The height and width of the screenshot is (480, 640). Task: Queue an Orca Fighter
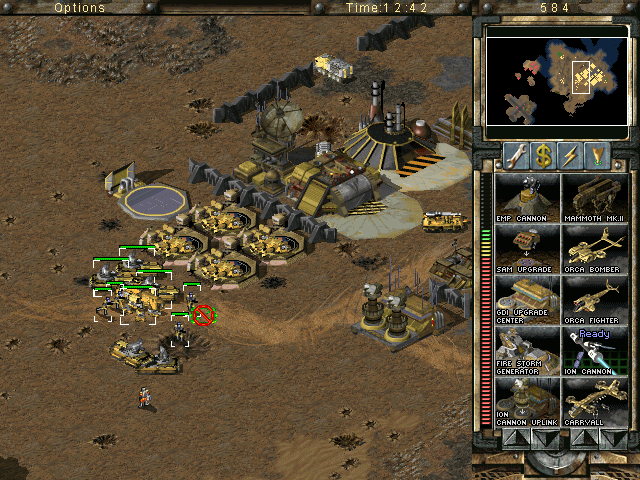pyautogui.click(x=594, y=299)
